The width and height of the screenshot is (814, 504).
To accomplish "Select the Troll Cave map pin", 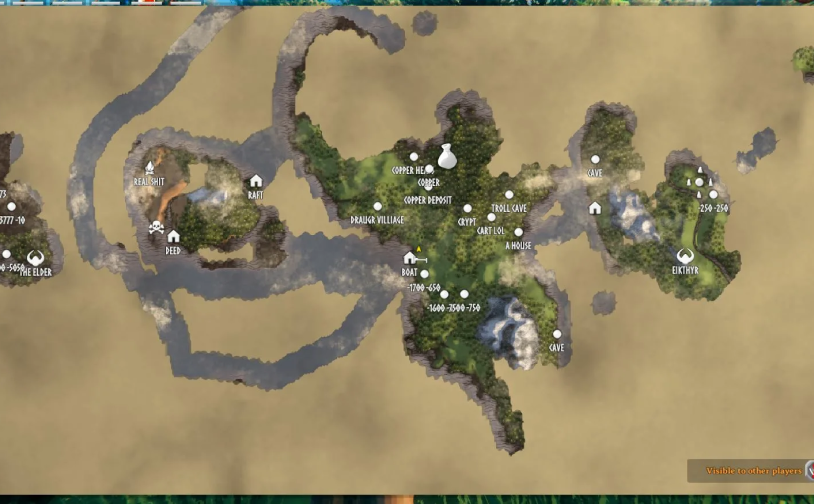I will point(509,195).
